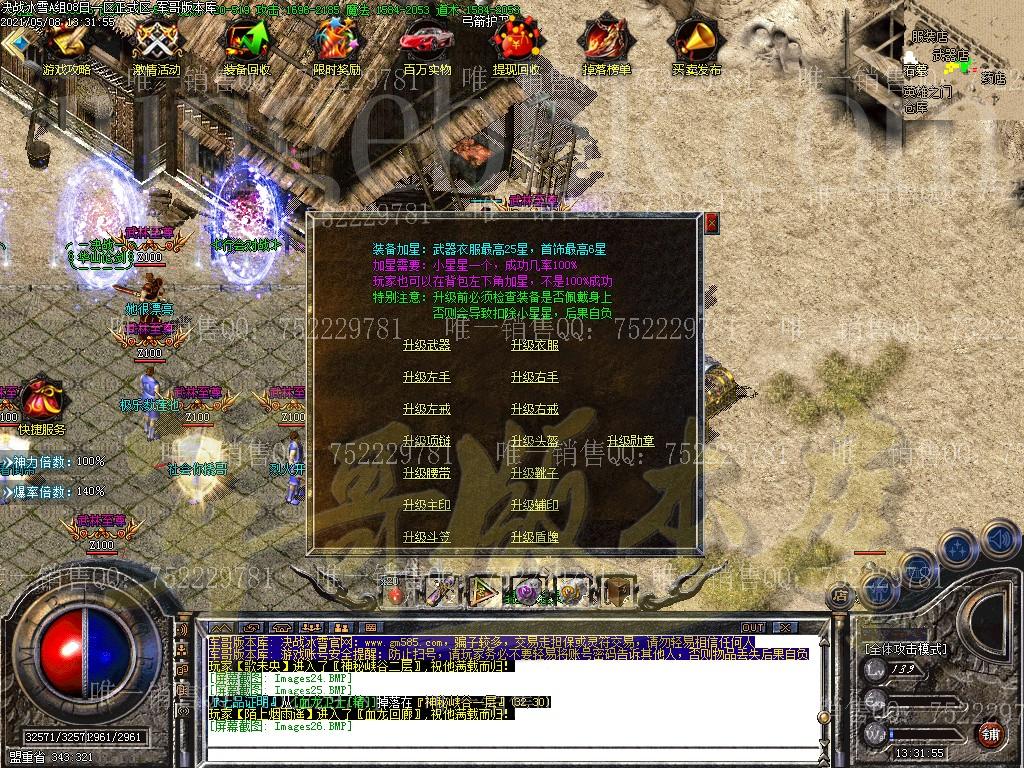
Task: Choose 升级武器 to upgrade weapon
Action: click(426, 345)
